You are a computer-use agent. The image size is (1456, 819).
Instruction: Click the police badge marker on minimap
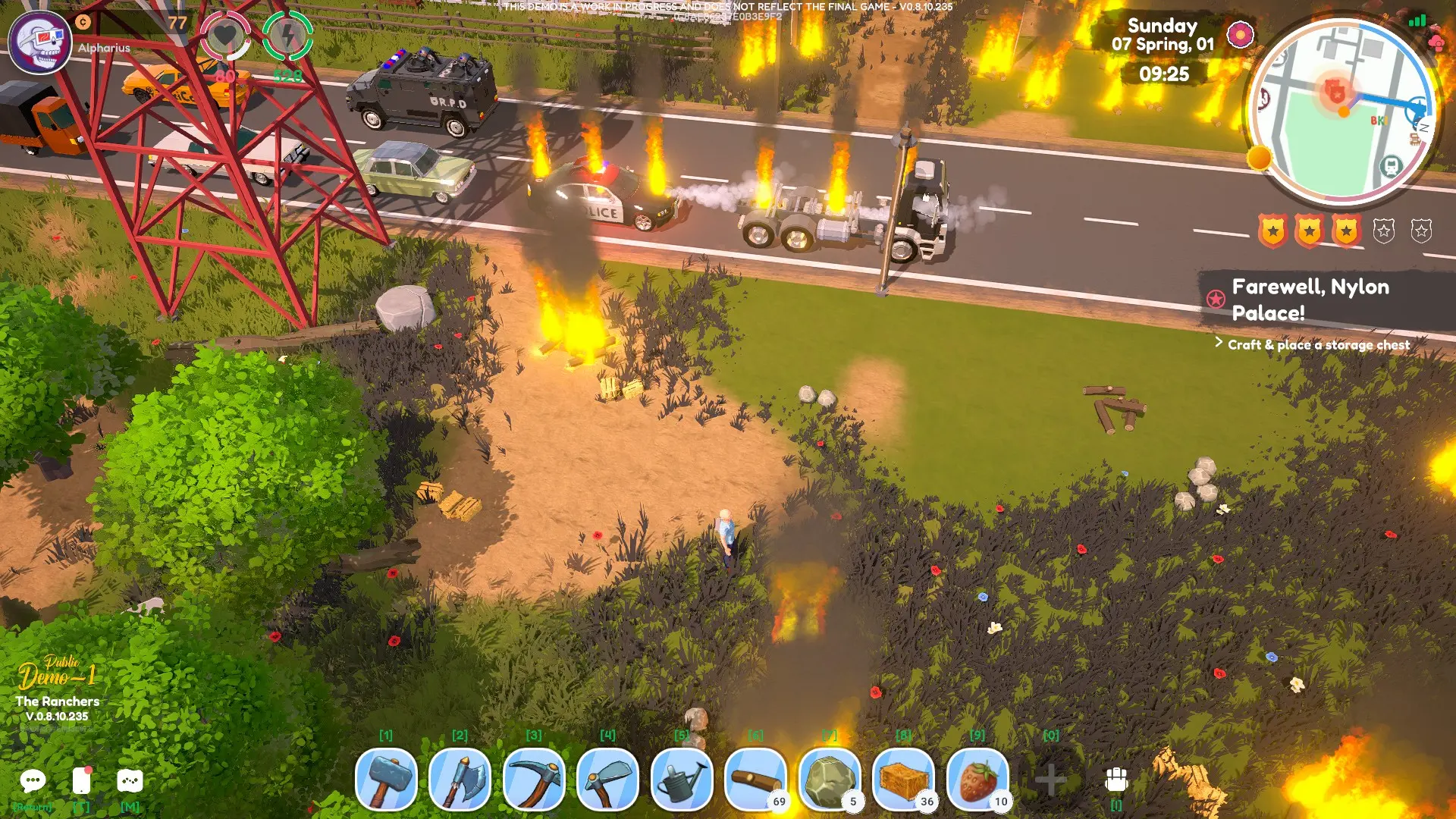(x=1335, y=93)
